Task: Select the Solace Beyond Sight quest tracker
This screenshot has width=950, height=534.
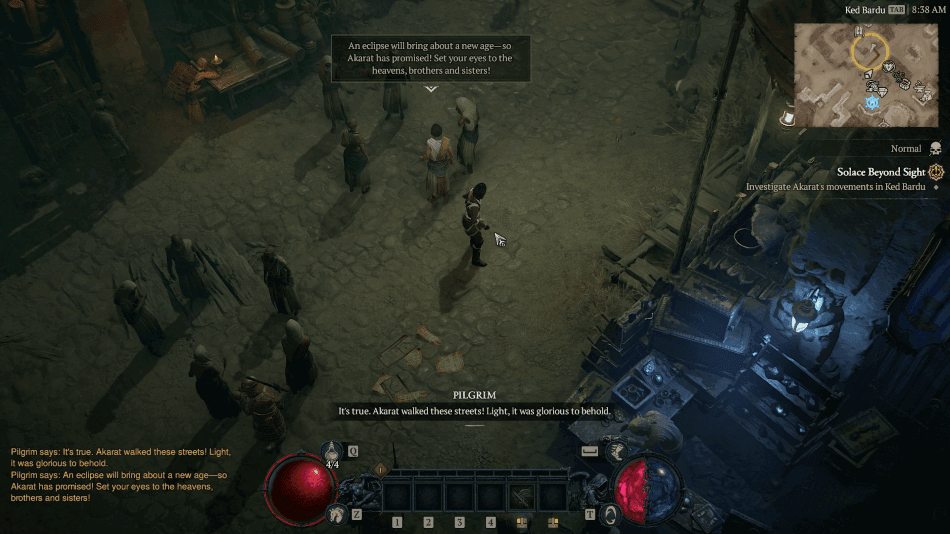Action: click(x=883, y=172)
